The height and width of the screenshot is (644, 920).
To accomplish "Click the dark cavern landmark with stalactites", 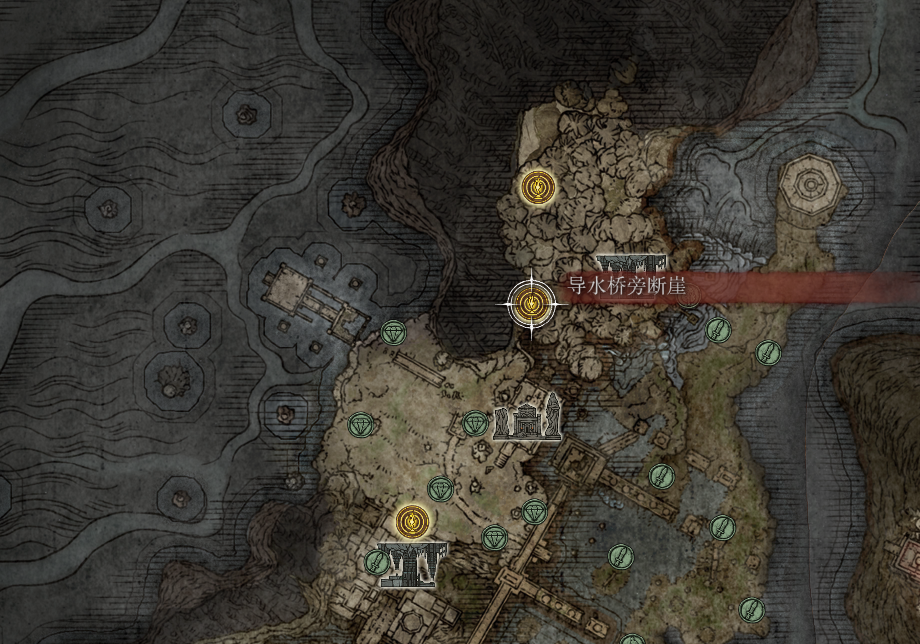I will (410, 565).
